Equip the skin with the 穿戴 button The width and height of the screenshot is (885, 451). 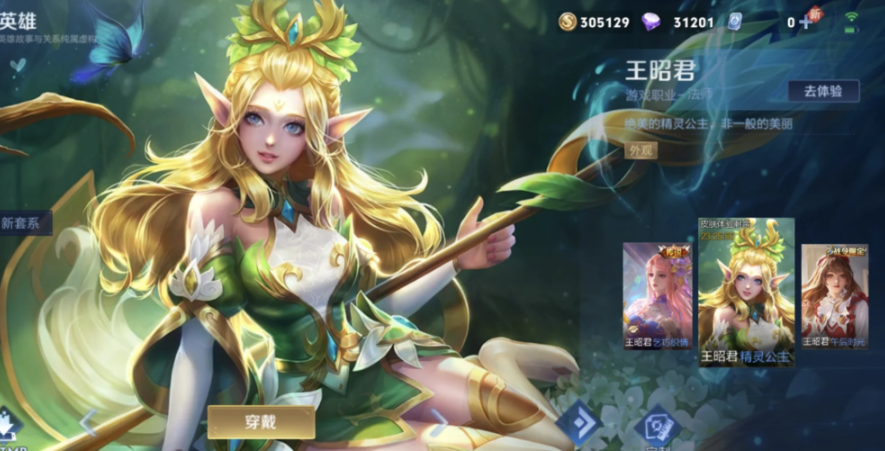pyautogui.click(x=261, y=422)
